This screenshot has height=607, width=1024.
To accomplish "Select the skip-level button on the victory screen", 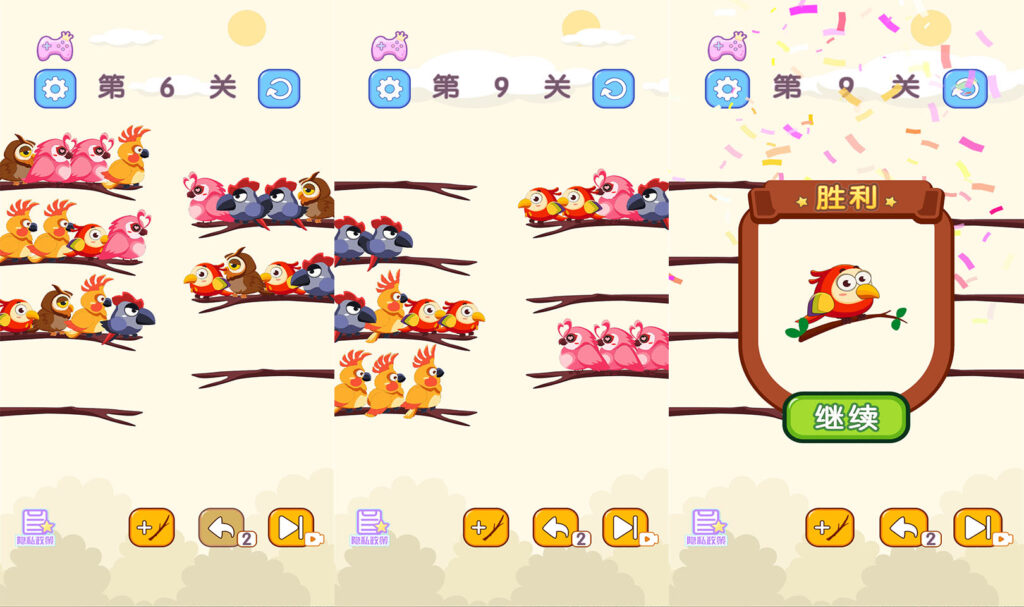I will click(x=977, y=527).
